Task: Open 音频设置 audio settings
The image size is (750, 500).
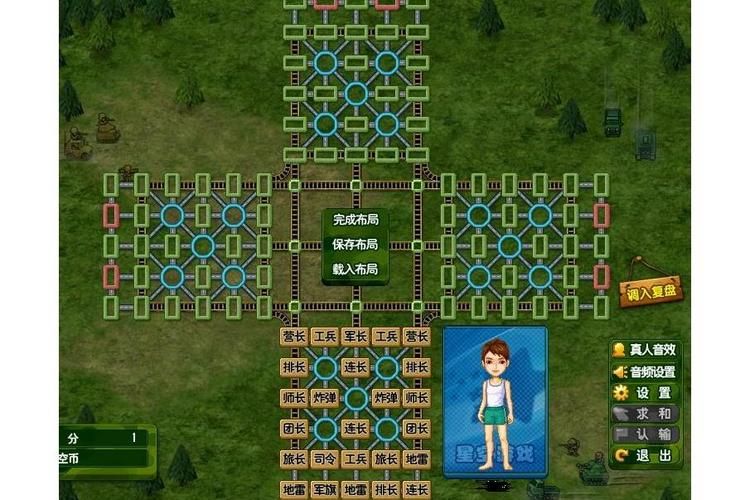Action: tap(645, 371)
